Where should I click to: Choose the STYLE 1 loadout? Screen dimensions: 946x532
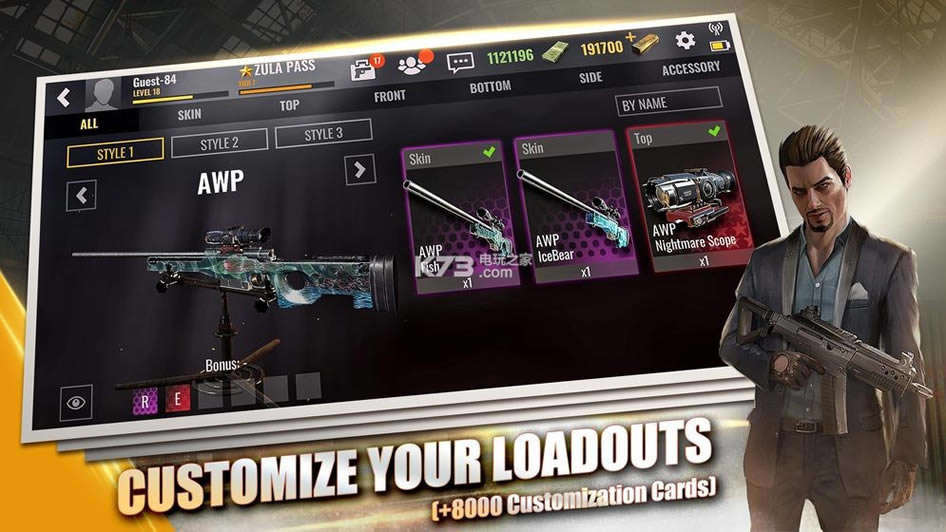pos(115,153)
